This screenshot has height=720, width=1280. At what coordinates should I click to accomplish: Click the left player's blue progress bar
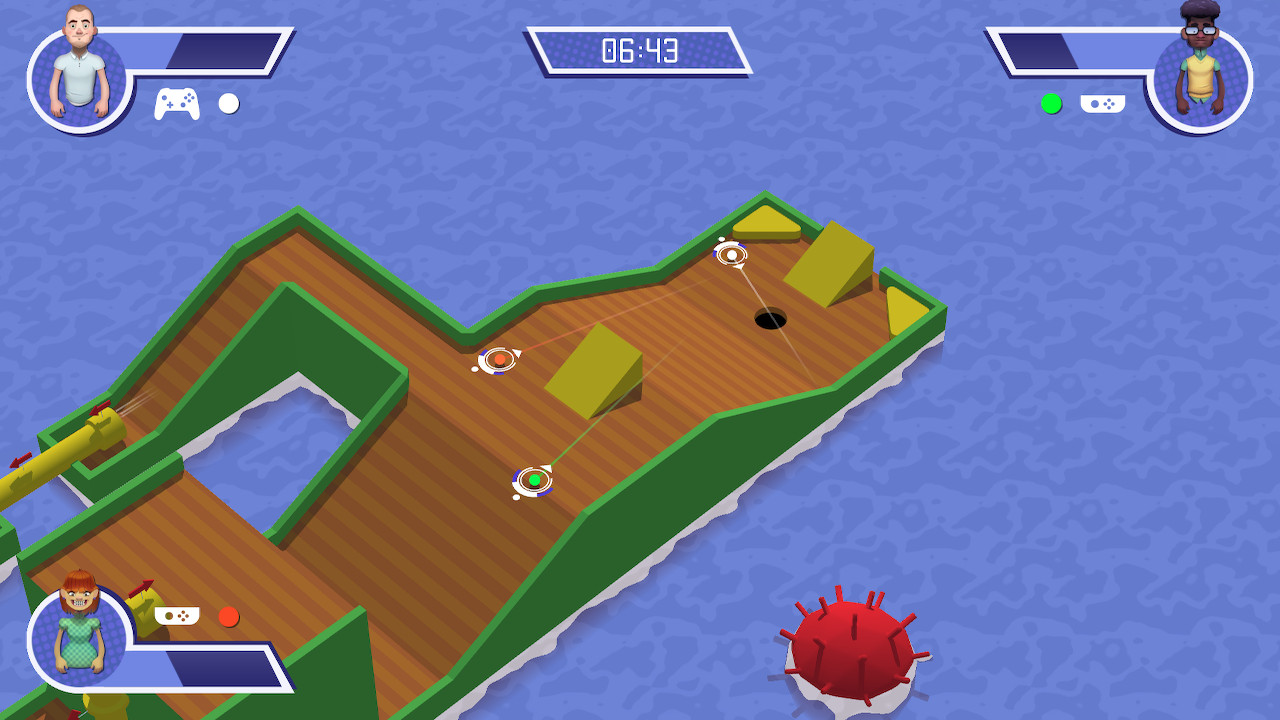220,50
